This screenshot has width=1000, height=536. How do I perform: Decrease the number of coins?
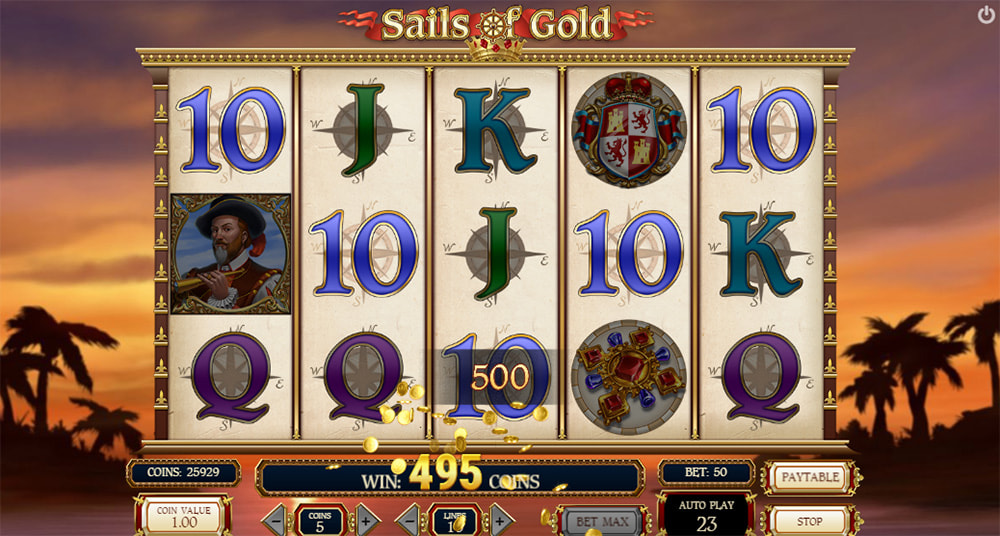277,521
